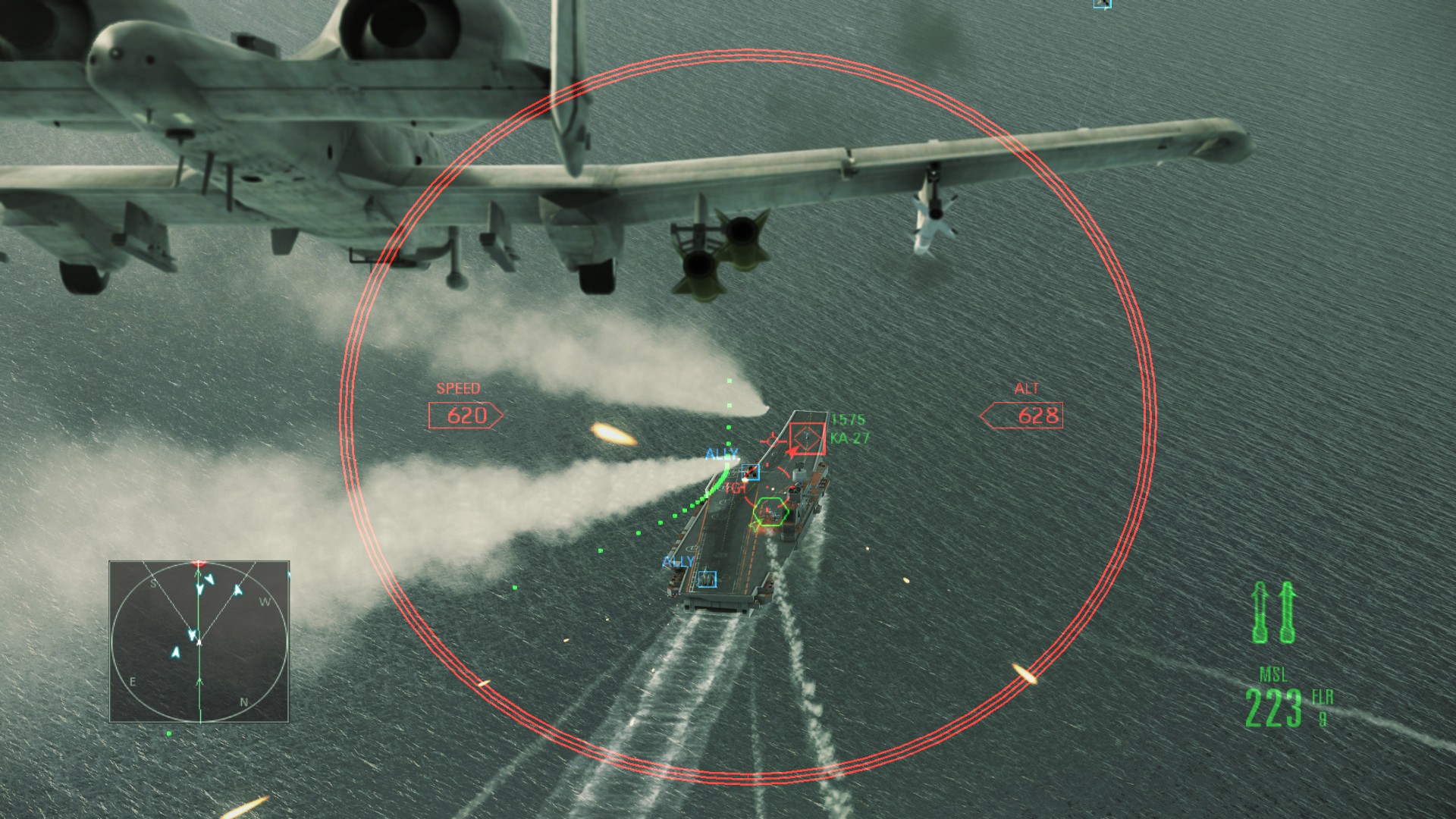Click the circular radar minimap
Image resolution: width=1456 pixels, height=819 pixels.
click(x=199, y=642)
